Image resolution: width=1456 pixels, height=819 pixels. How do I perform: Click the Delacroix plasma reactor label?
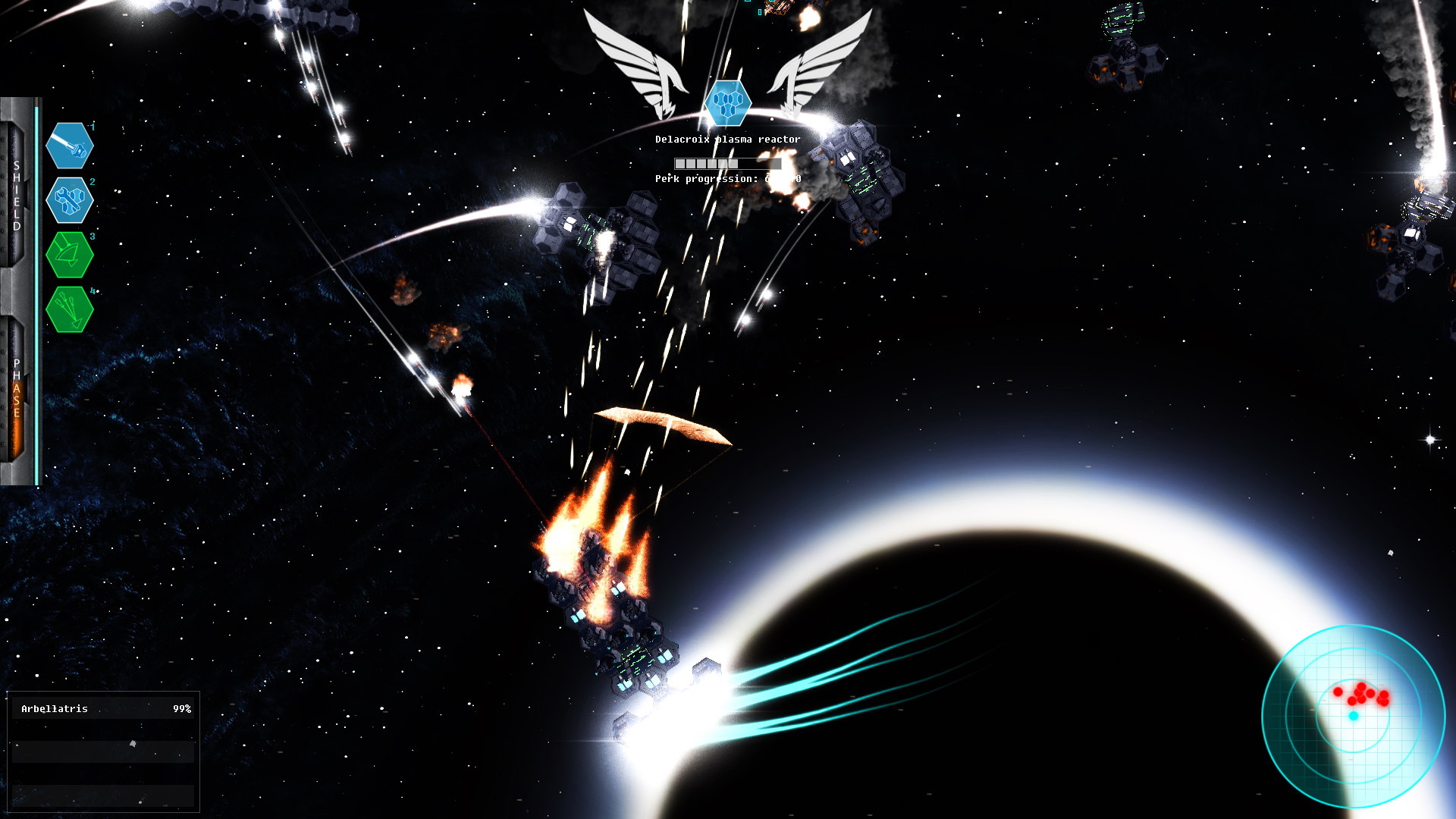(728, 139)
